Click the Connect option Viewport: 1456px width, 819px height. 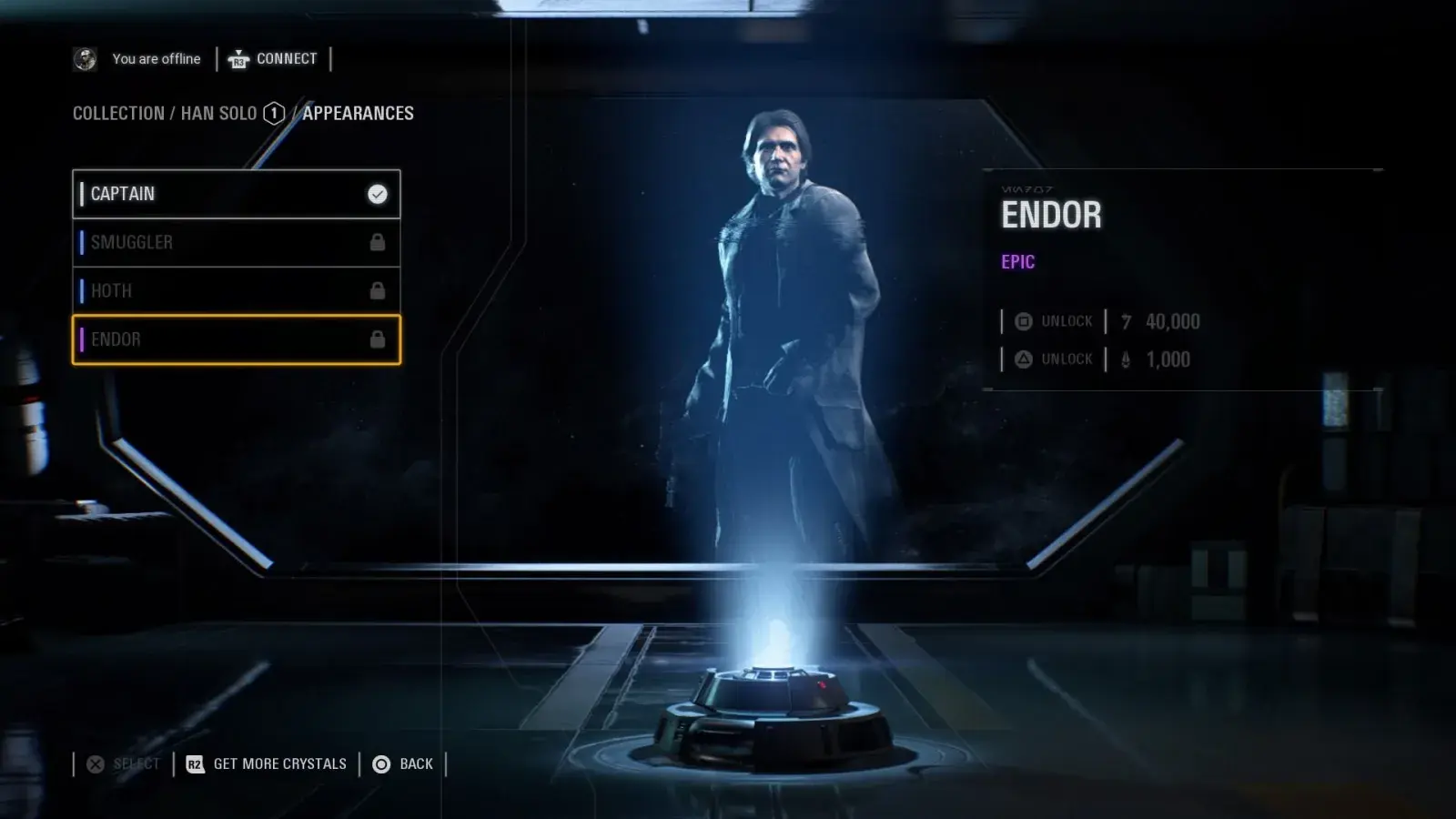click(x=273, y=59)
